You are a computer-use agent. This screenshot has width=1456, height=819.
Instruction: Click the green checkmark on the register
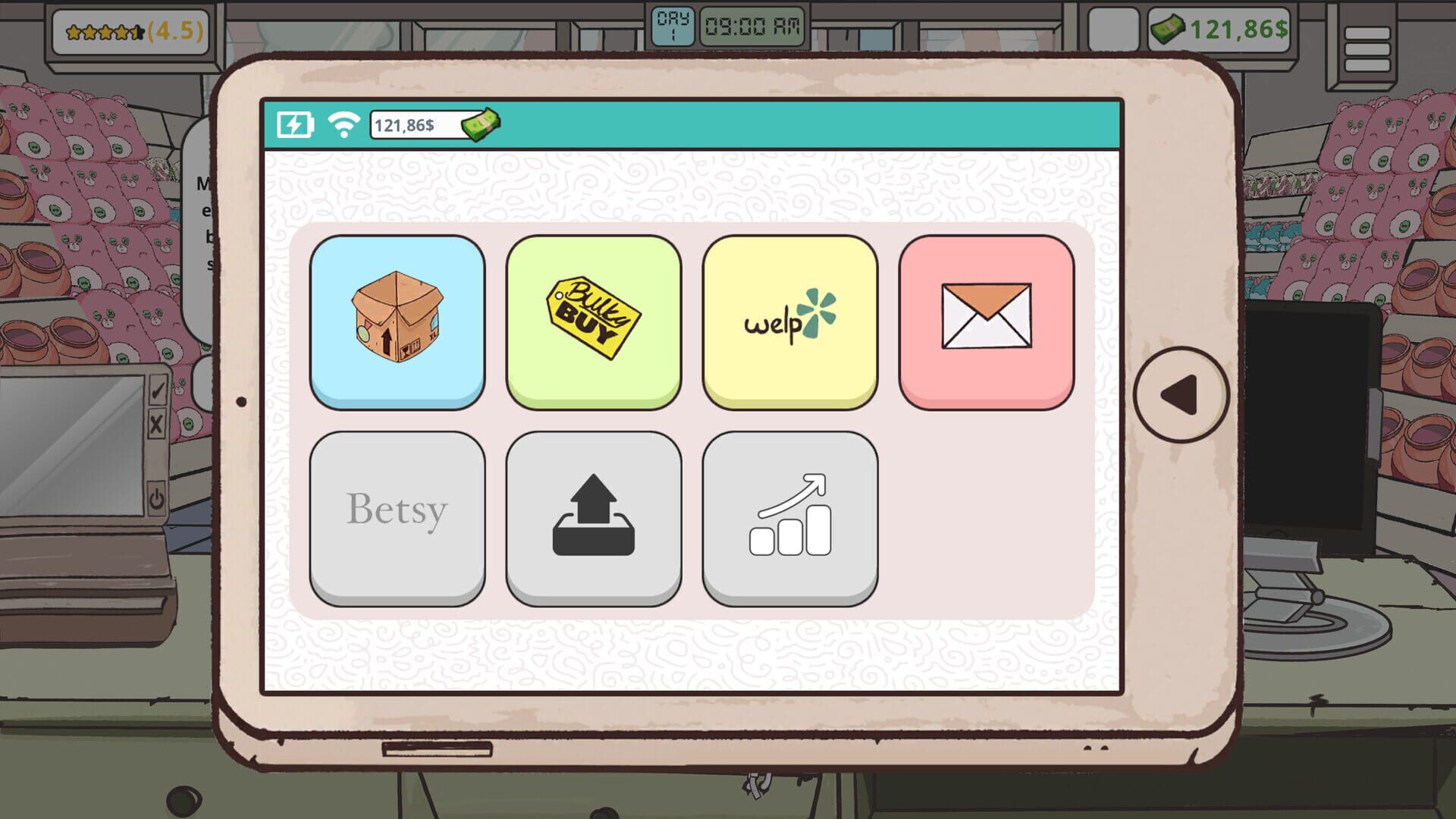(157, 389)
